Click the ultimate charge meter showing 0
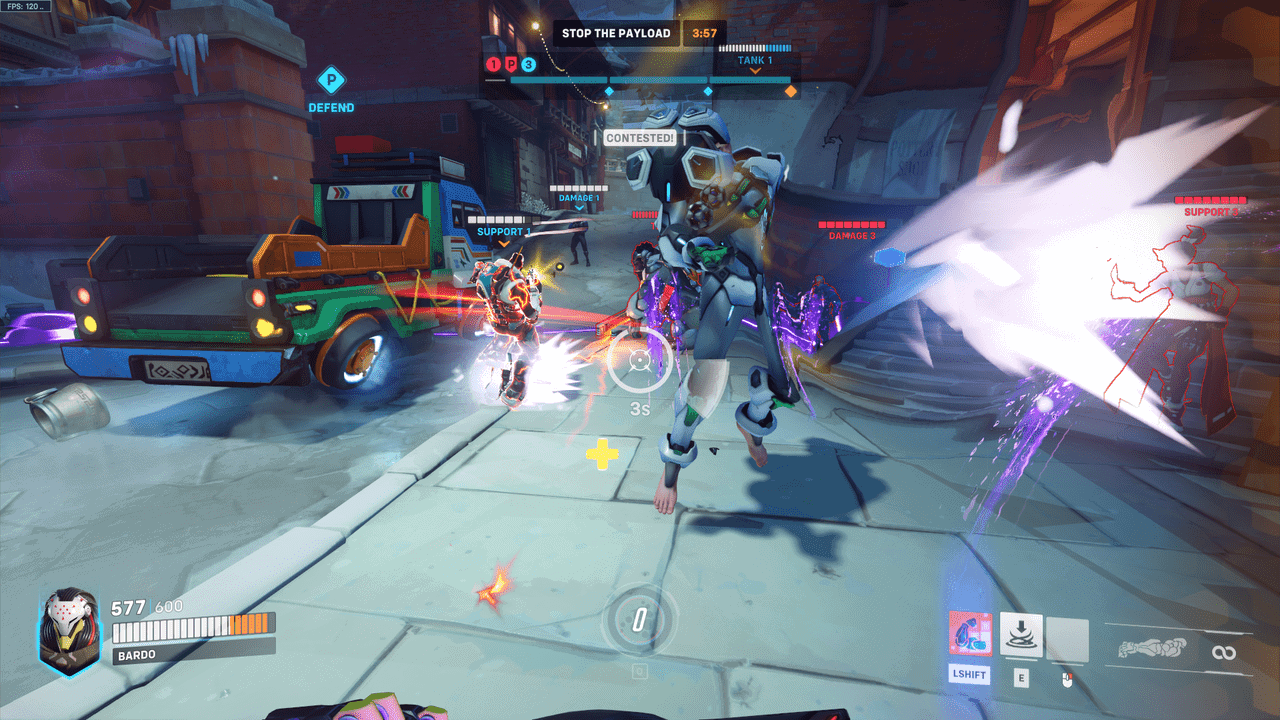This screenshot has width=1280, height=720. pyautogui.click(x=639, y=620)
